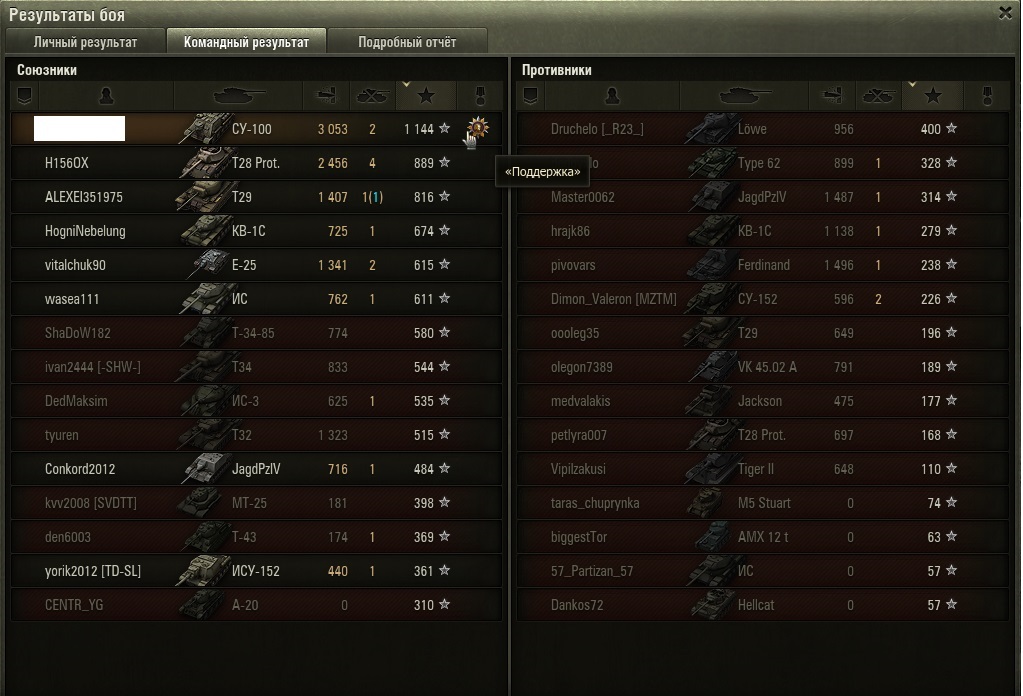
Task: Click ally Conkord2012's row
Action: point(256,469)
